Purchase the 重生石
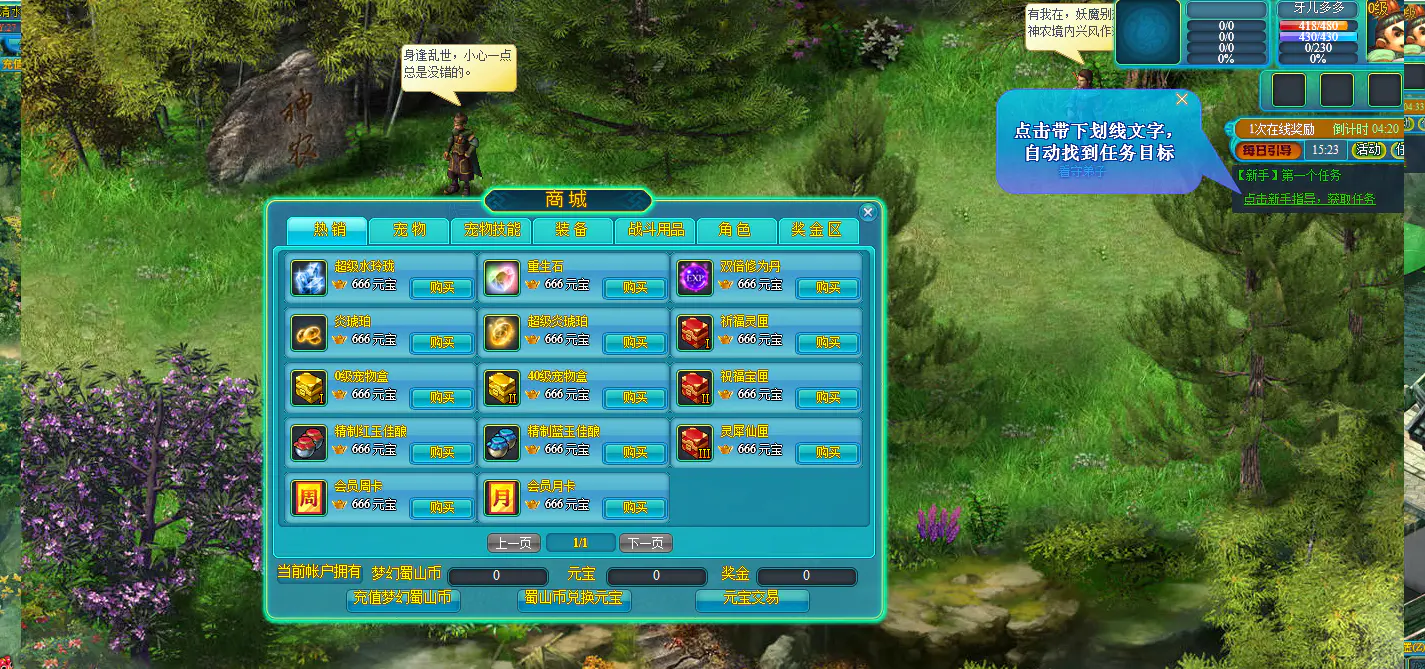Image resolution: width=1425 pixels, height=669 pixels. [634, 288]
